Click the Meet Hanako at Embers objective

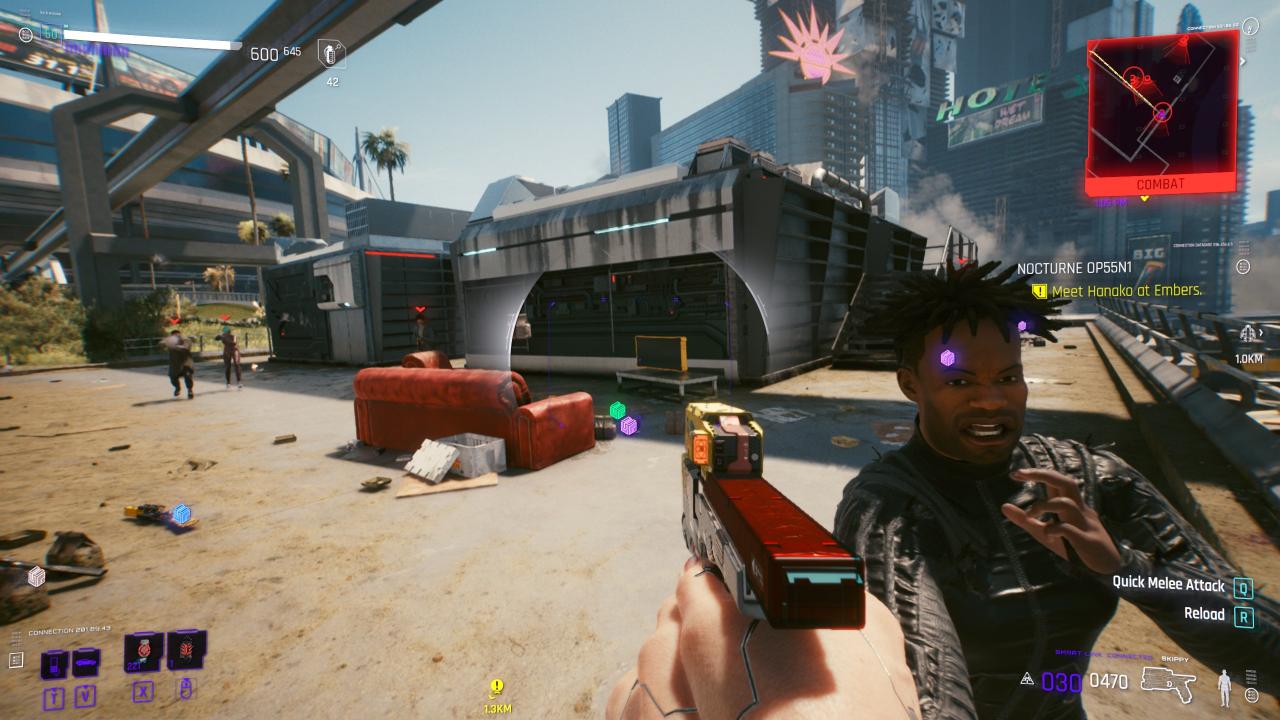1125,291
